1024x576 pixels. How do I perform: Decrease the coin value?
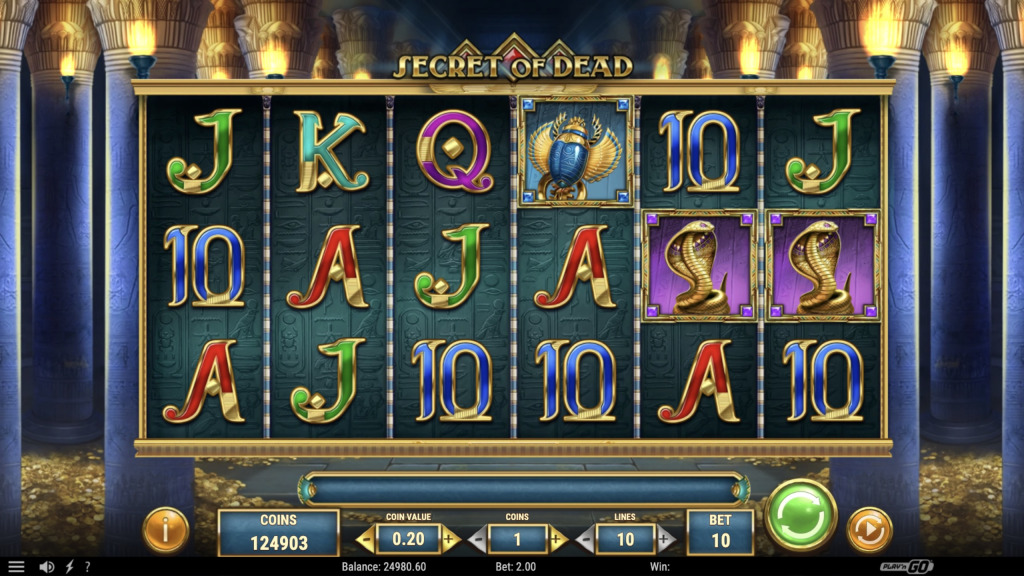coord(365,540)
